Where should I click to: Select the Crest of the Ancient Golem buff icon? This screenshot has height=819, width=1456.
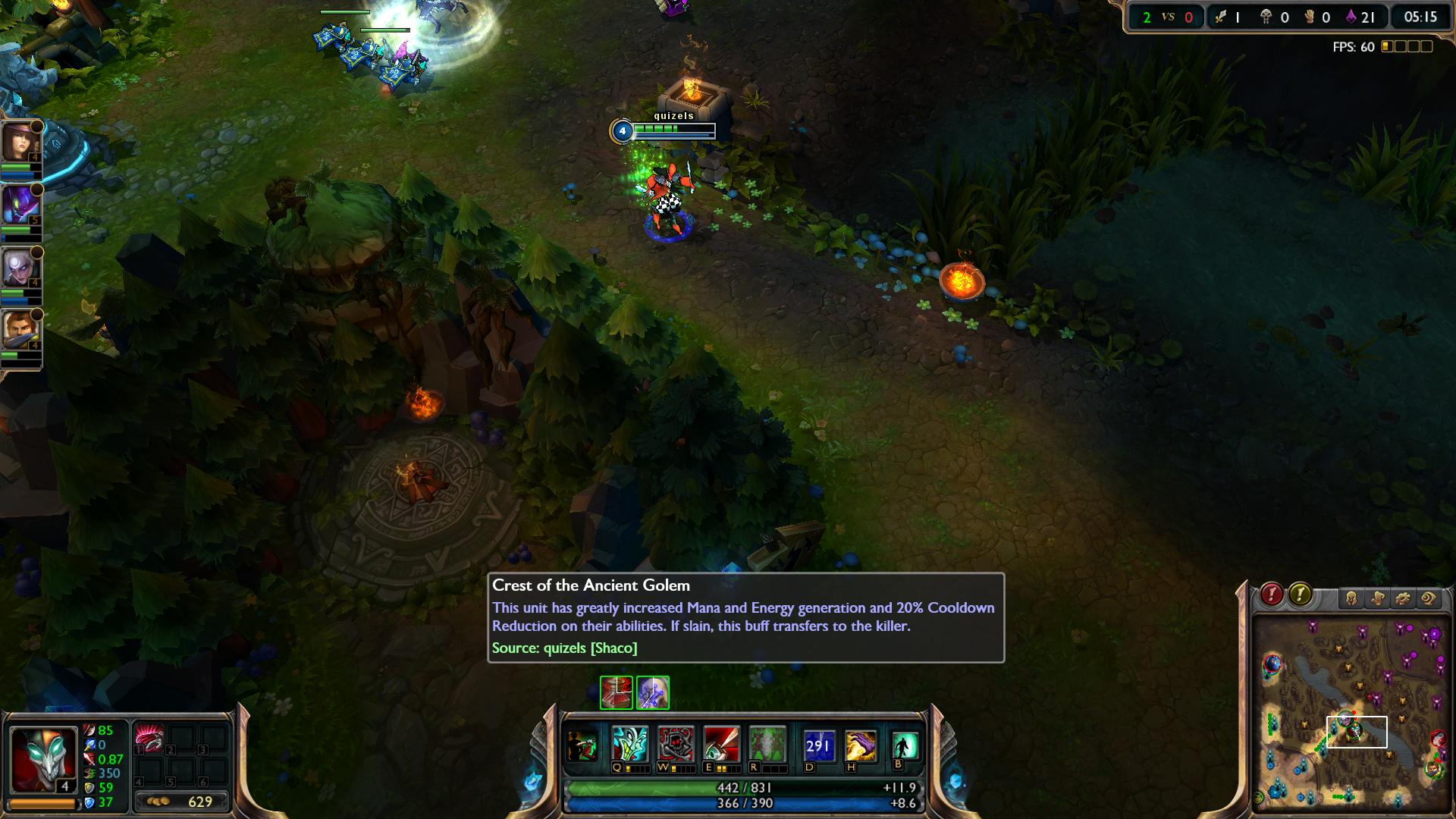pos(652,692)
